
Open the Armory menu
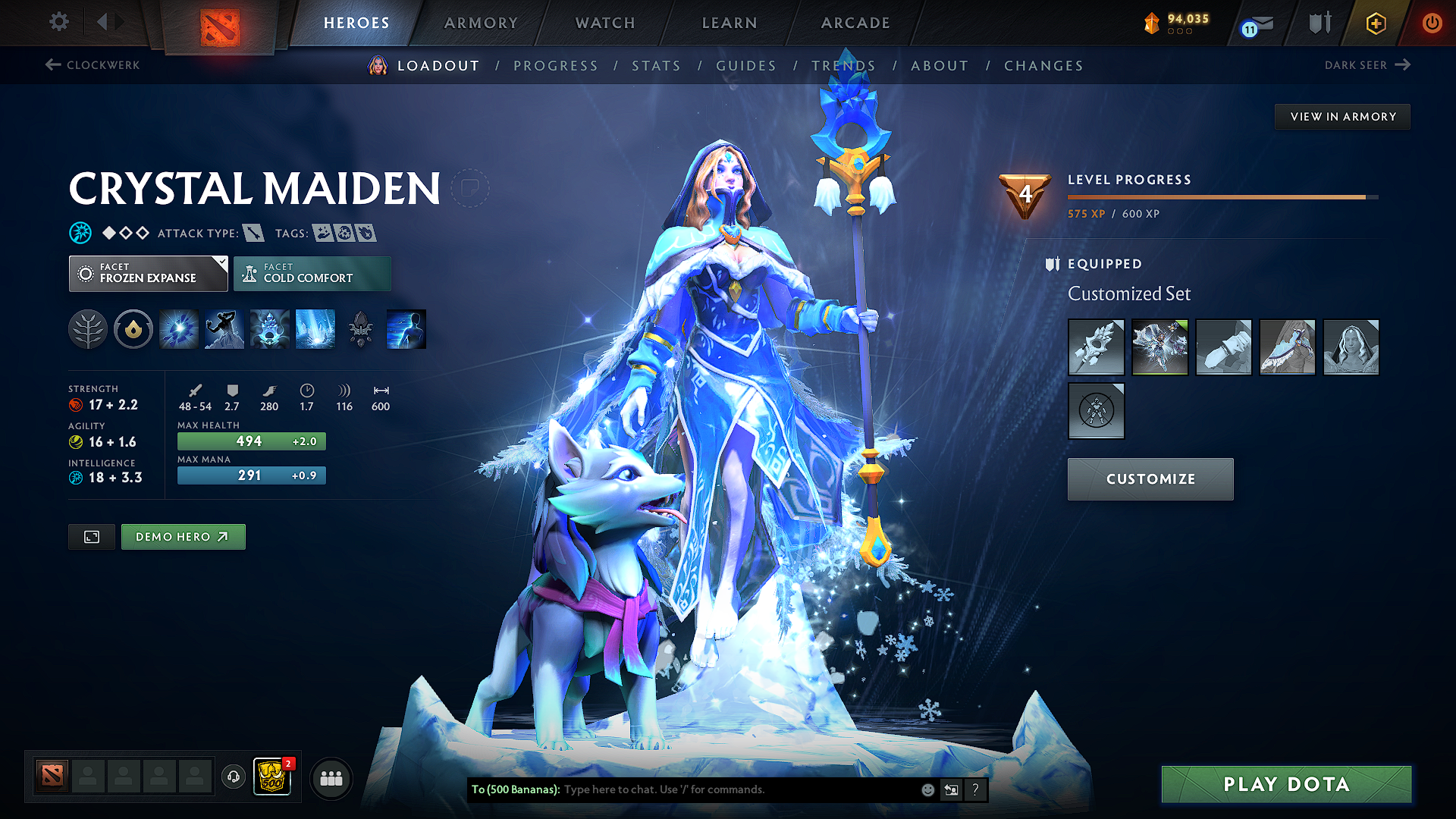click(x=480, y=23)
